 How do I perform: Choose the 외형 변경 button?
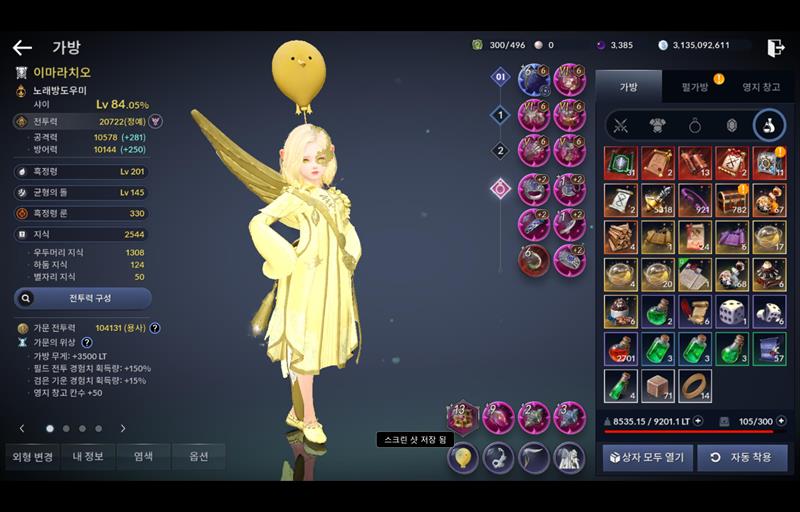click(31, 456)
